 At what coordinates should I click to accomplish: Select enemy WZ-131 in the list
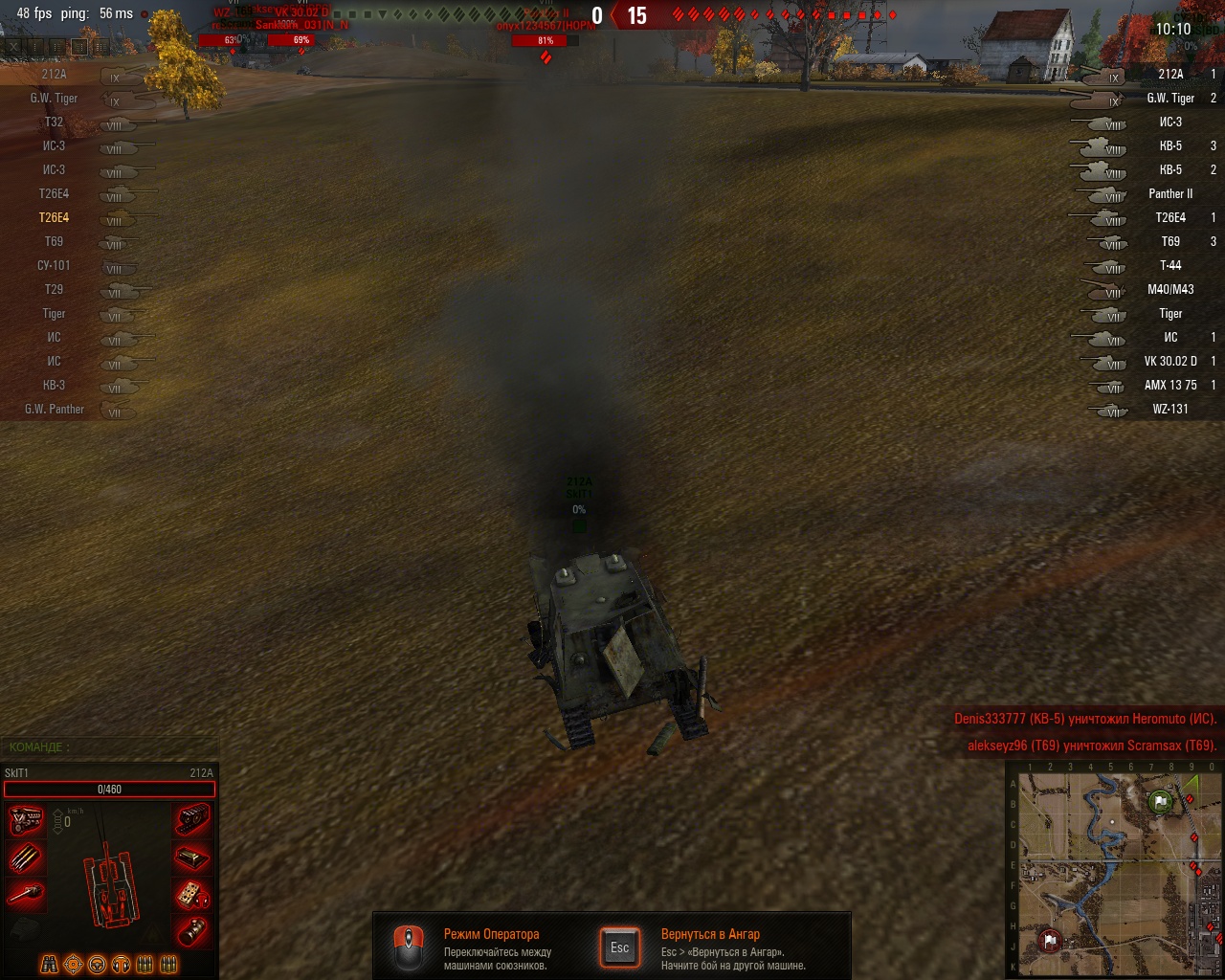coord(1169,409)
